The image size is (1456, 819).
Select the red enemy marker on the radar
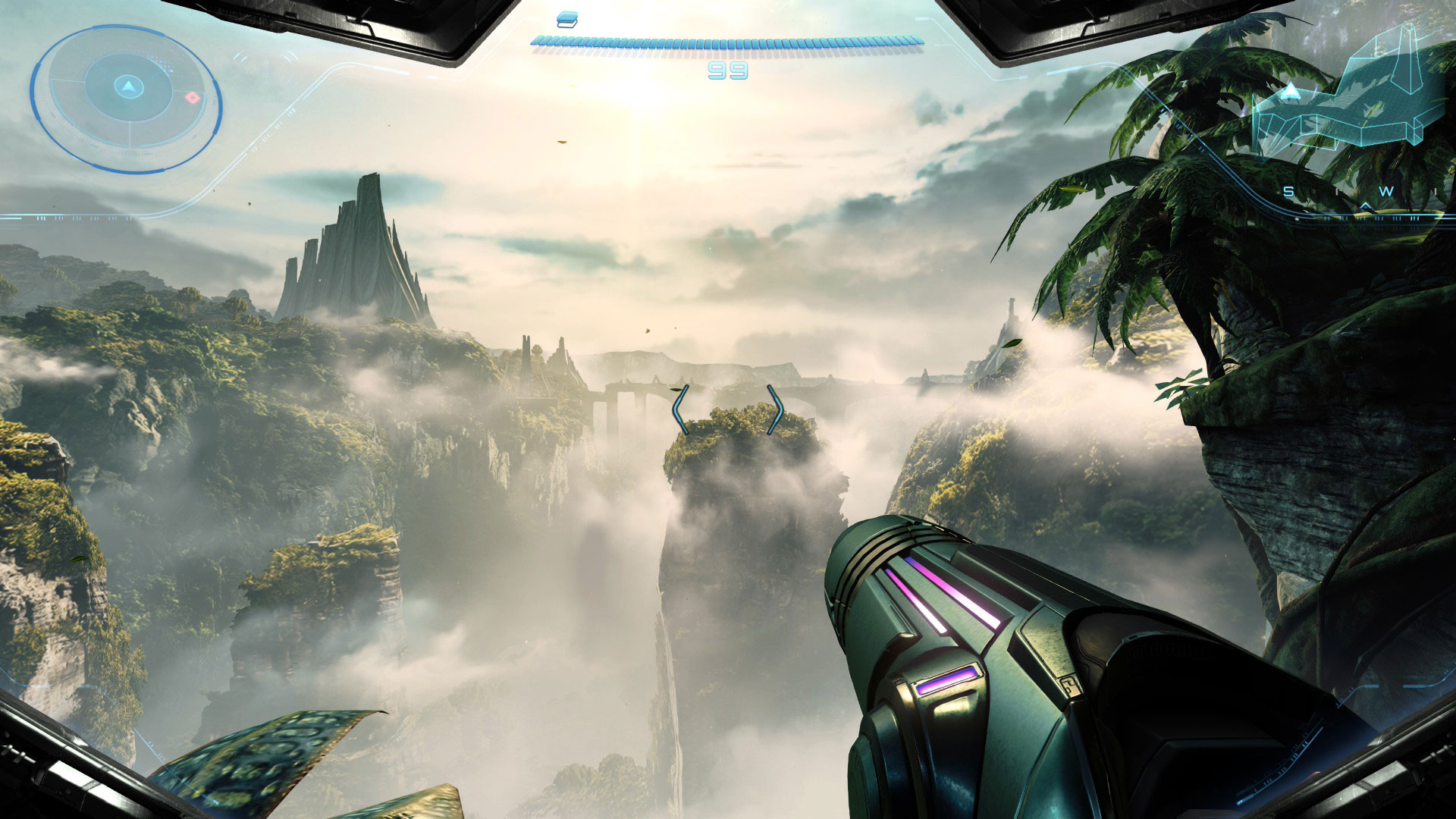click(x=193, y=98)
